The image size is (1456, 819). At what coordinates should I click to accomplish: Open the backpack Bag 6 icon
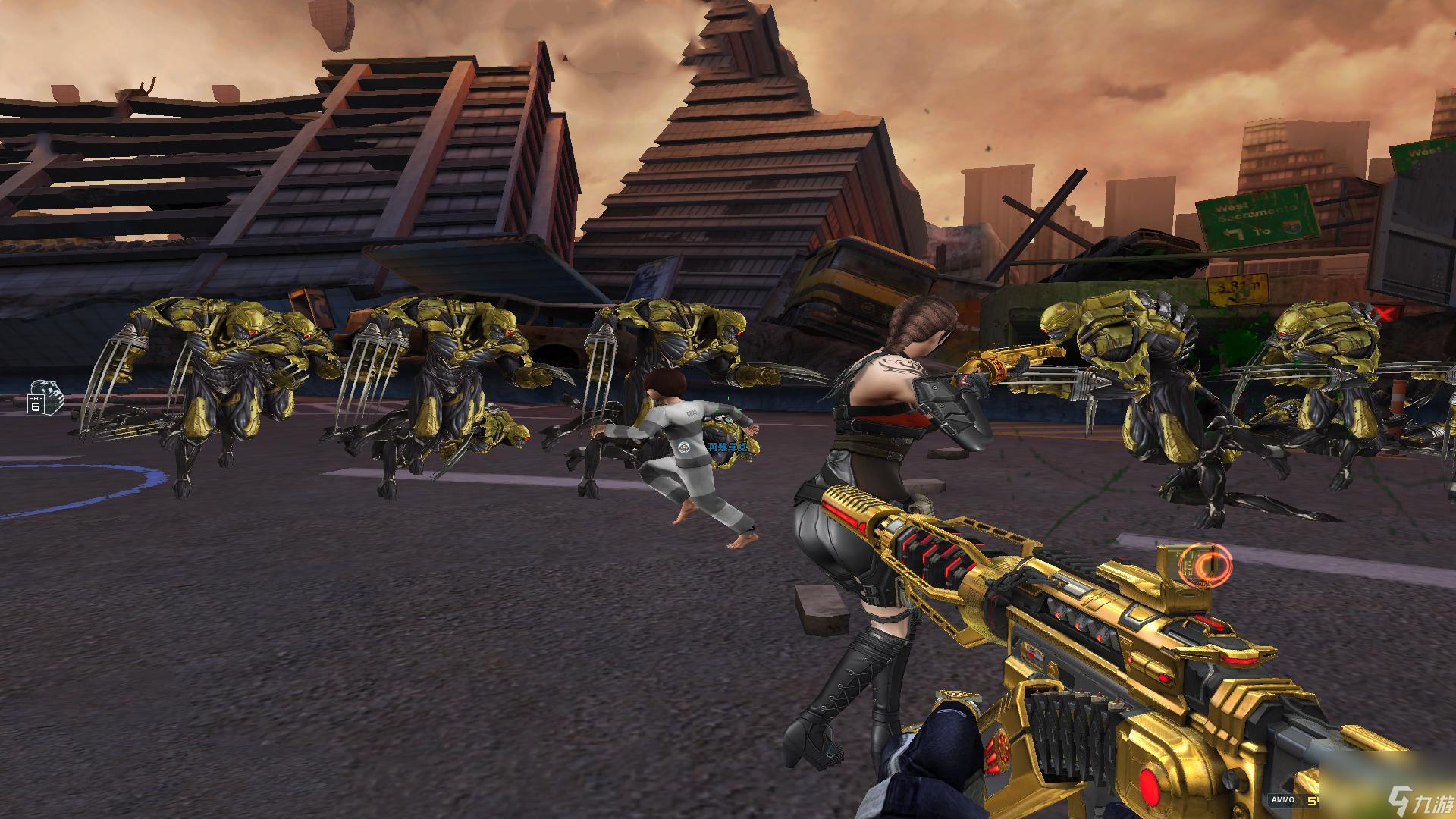coord(43,397)
